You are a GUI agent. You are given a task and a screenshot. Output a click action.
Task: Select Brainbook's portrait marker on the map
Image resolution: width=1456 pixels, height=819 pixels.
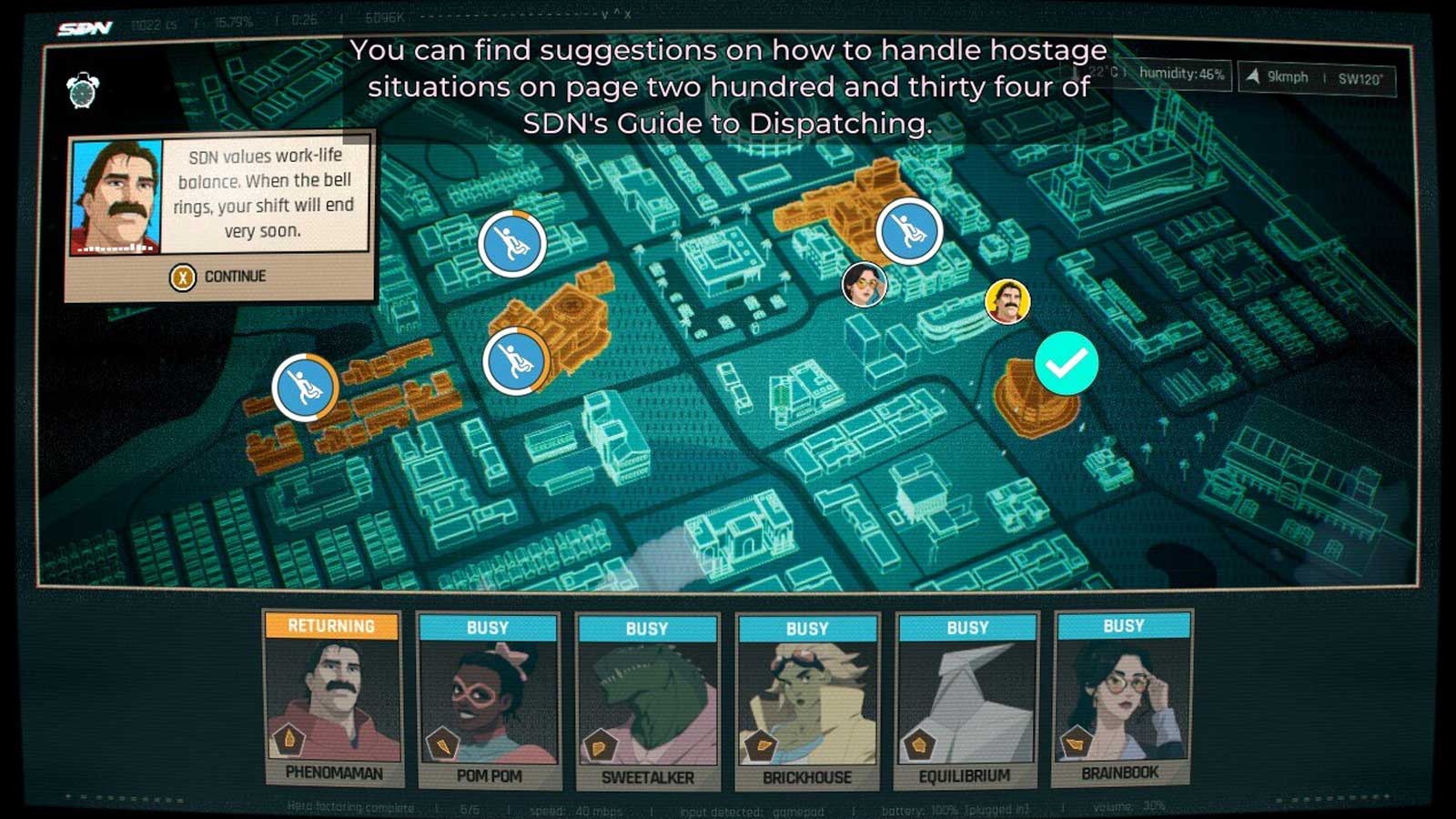(x=863, y=284)
